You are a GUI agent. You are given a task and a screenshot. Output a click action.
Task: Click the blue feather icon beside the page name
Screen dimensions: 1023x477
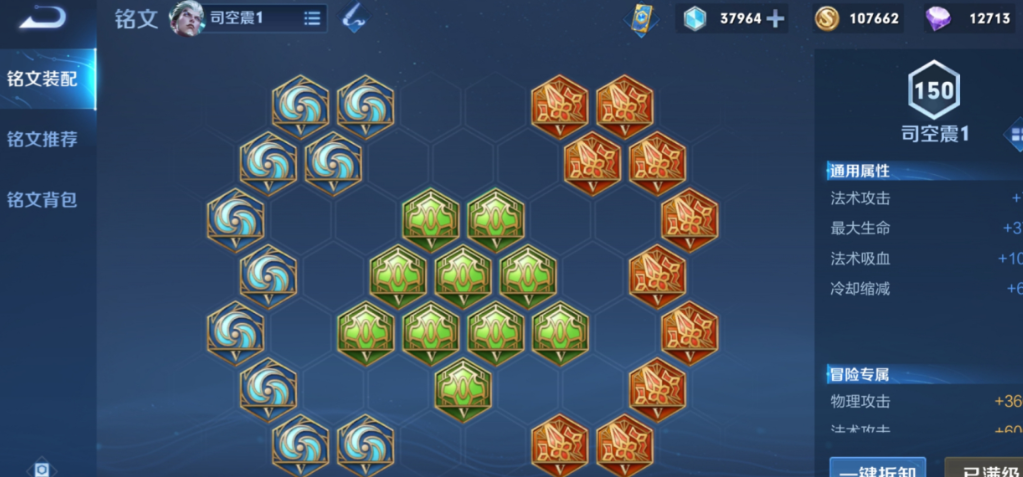pyautogui.click(x=353, y=17)
